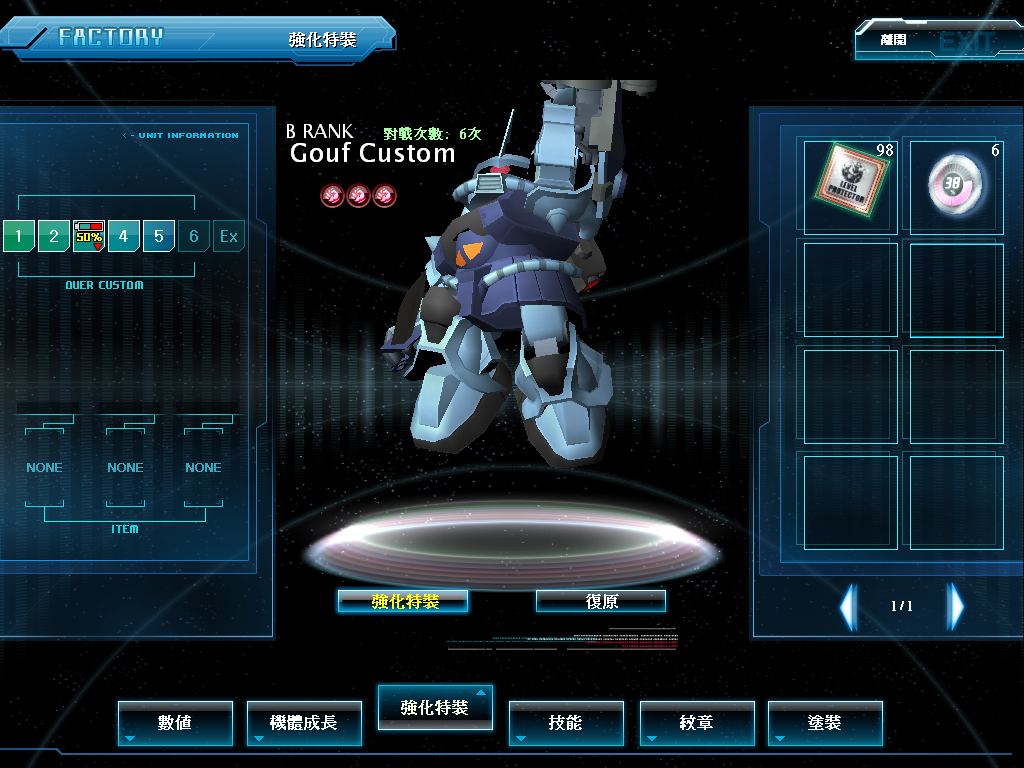Viewport: 1024px width, 768px height.
Task: Select Over Custom slot 1
Action: 18,237
